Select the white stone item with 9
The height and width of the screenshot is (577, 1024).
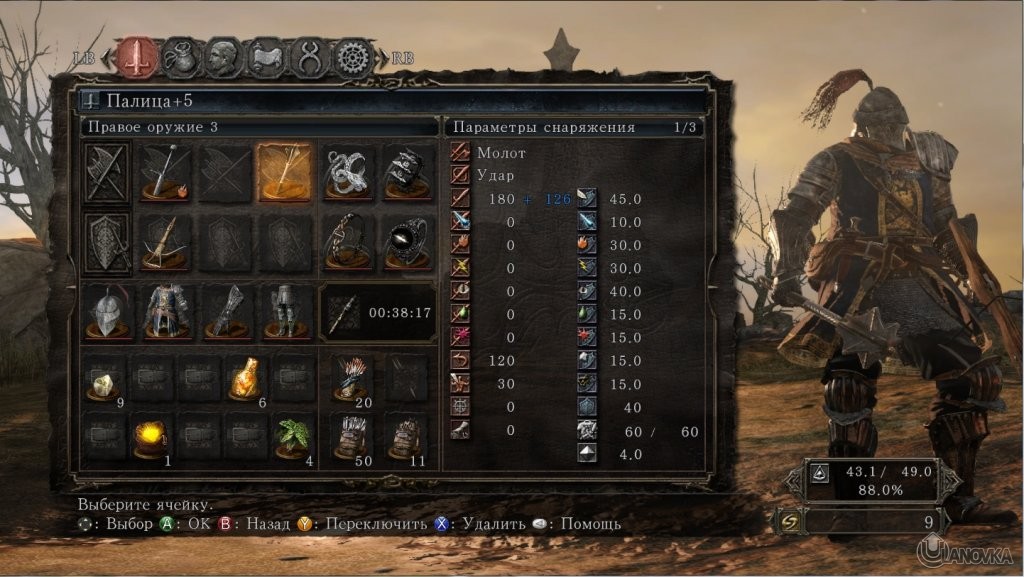(x=104, y=379)
